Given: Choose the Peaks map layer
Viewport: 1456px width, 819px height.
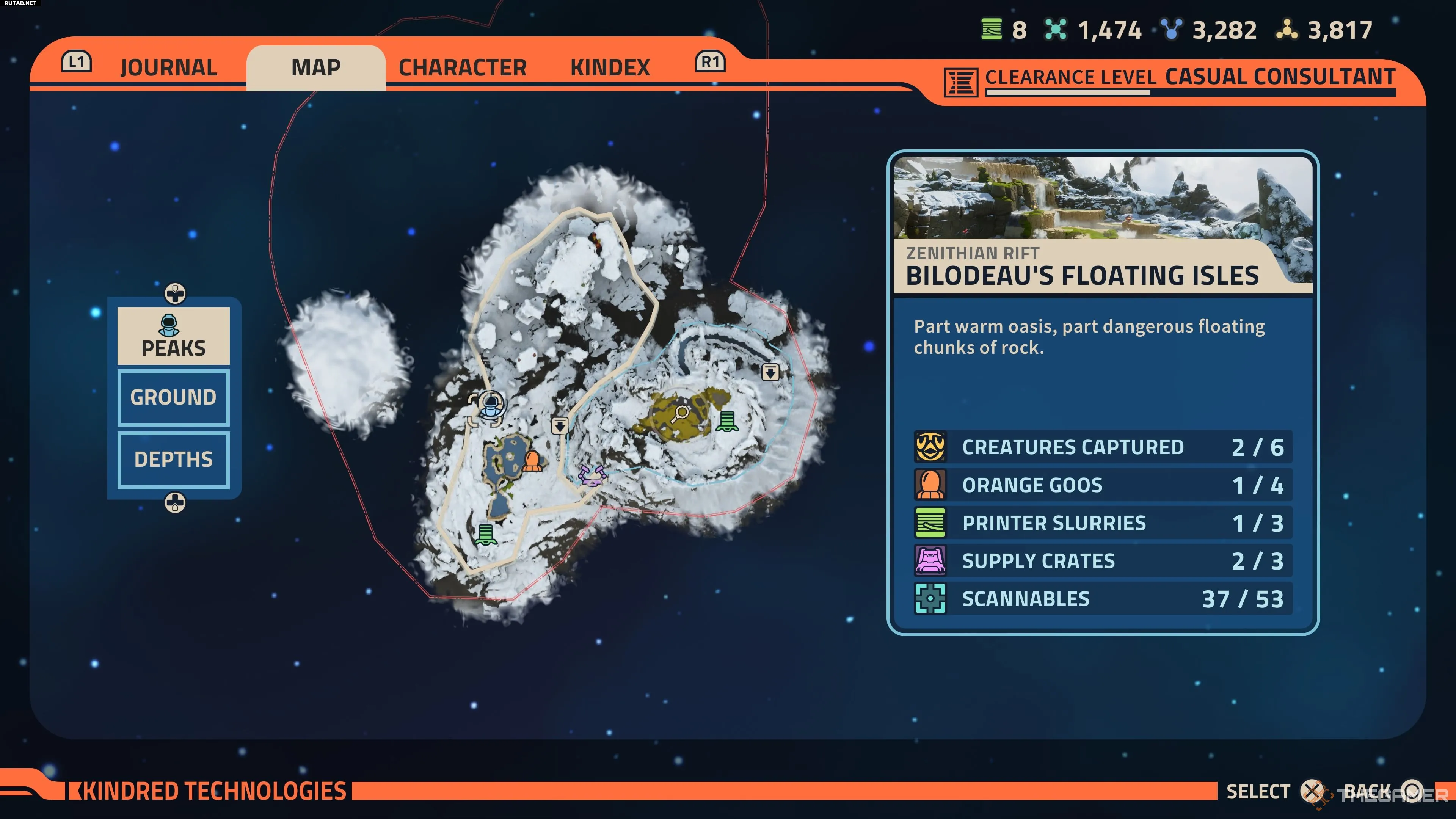Looking at the screenshot, I should [x=174, y=336].
